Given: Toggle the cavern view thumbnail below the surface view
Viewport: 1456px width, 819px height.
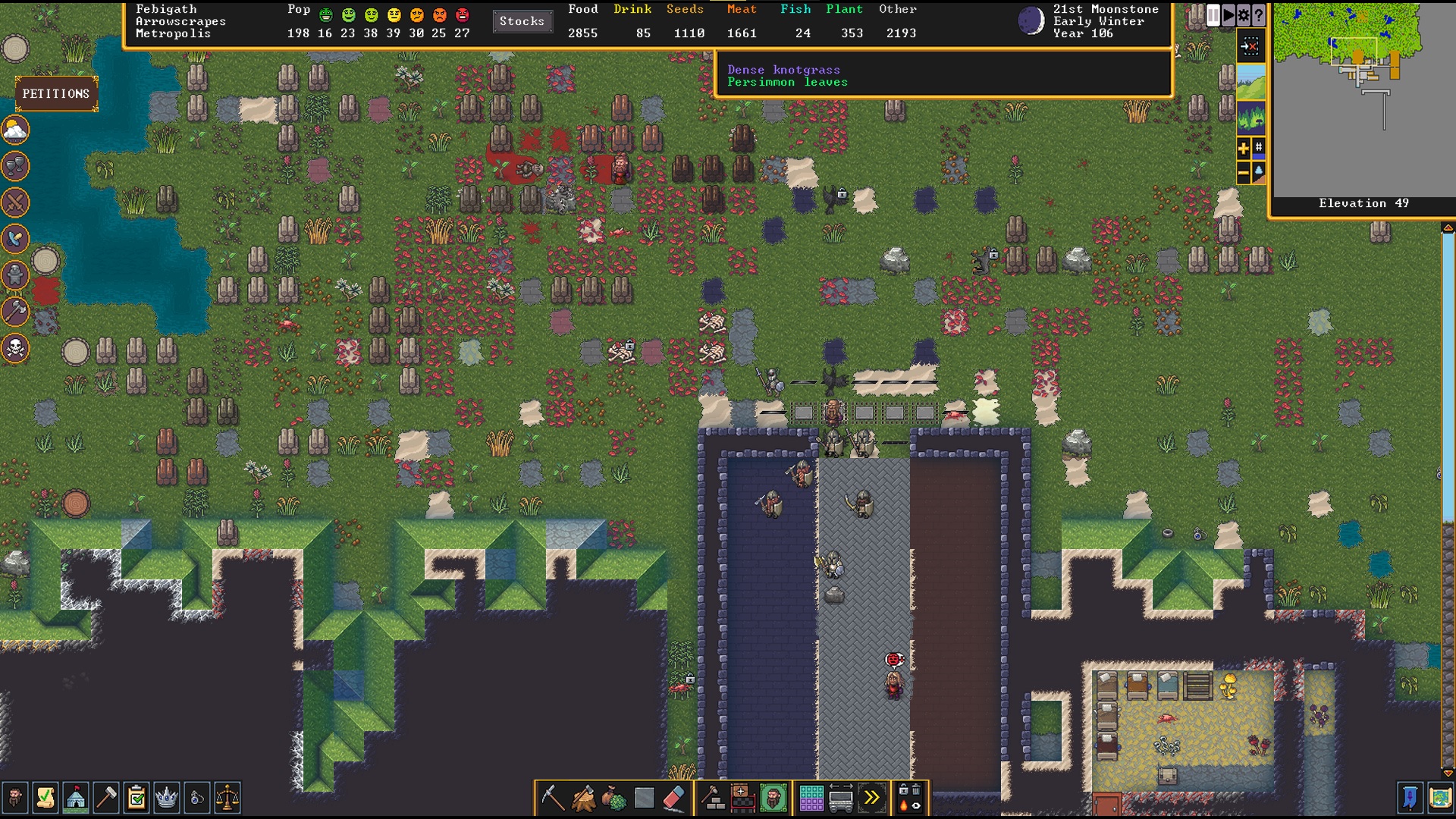Looking at the screenshot, I should 1250,118.
